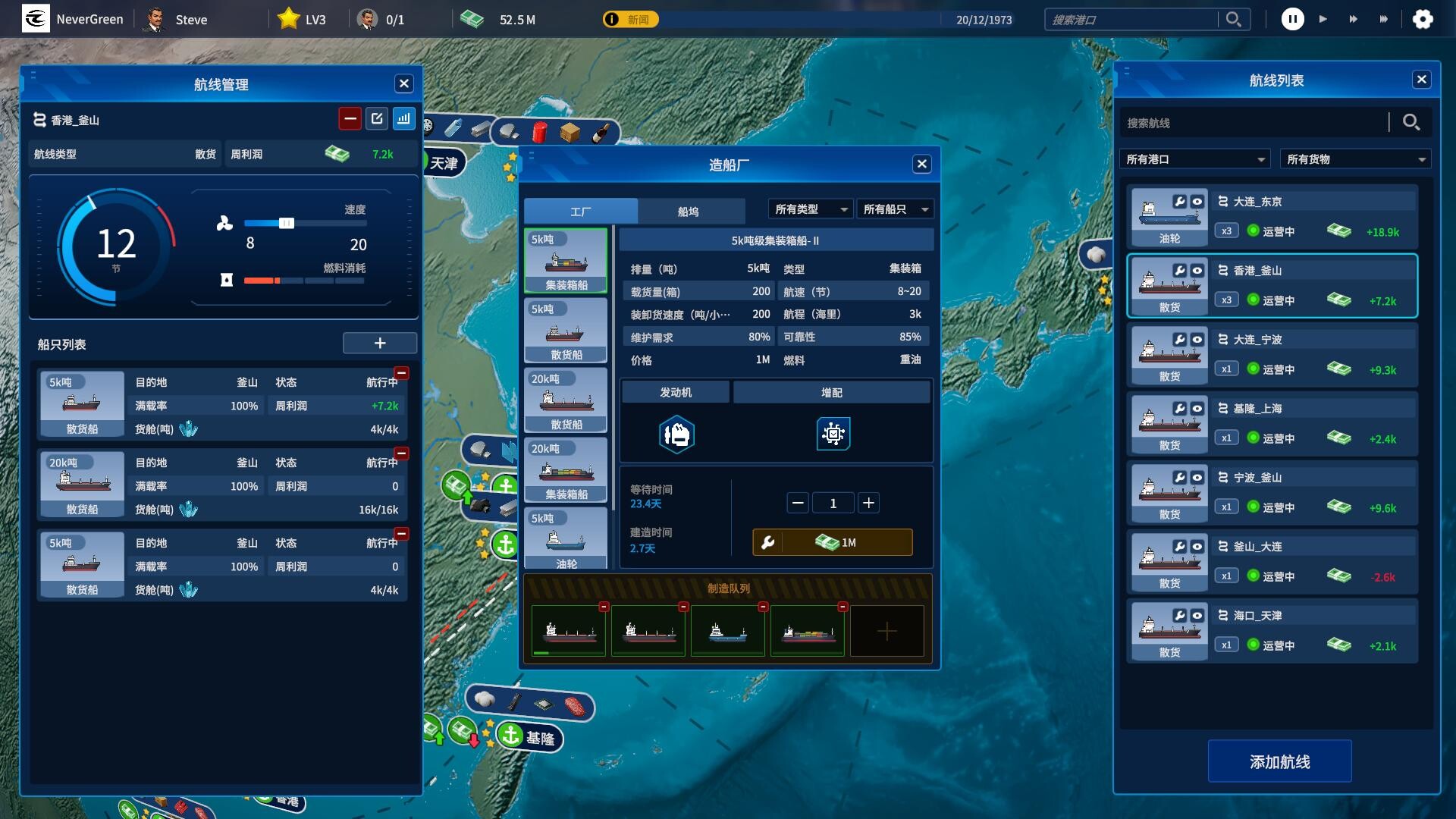Pause the game simulation
1456x819 pixels.
pos(1293,19)
